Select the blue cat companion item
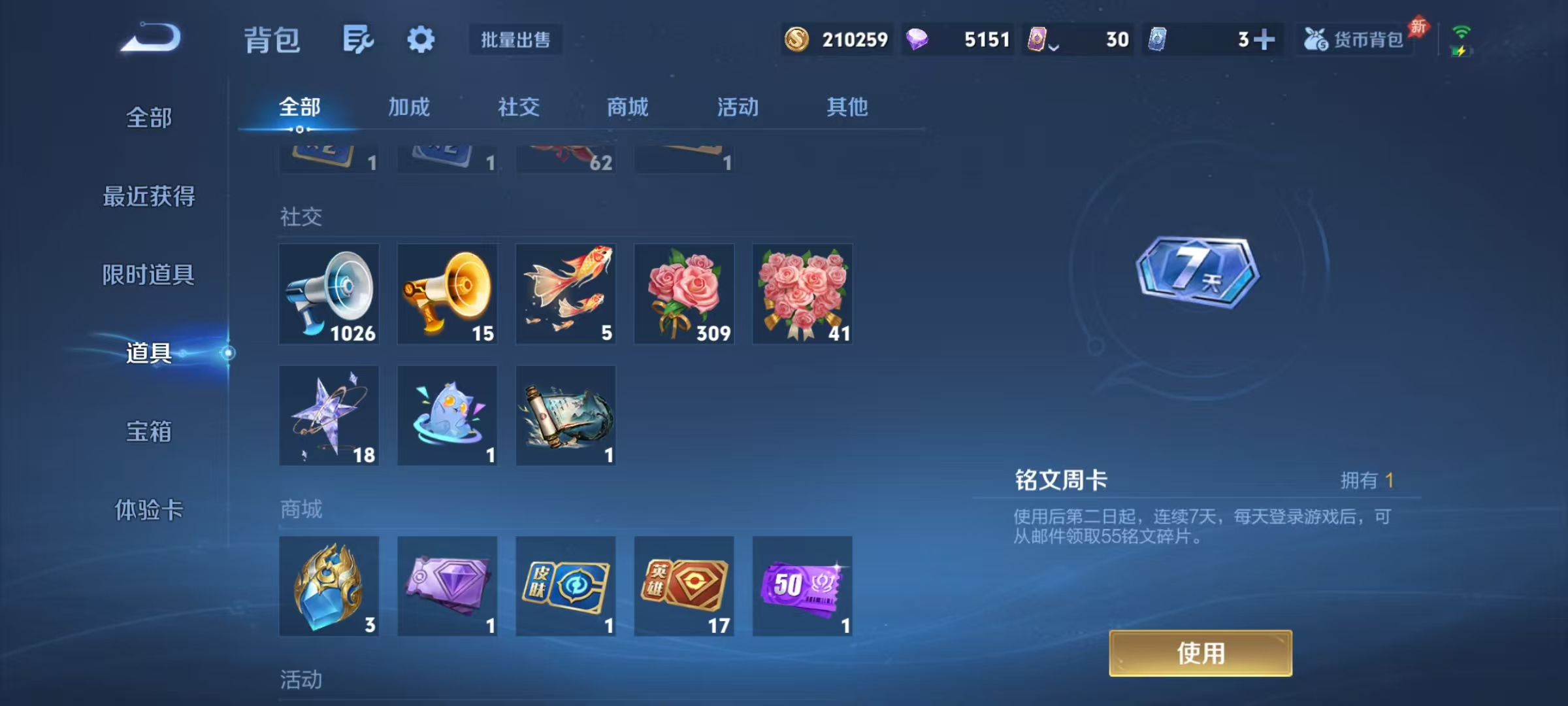The image size is (1568, 706). point(448,414)
